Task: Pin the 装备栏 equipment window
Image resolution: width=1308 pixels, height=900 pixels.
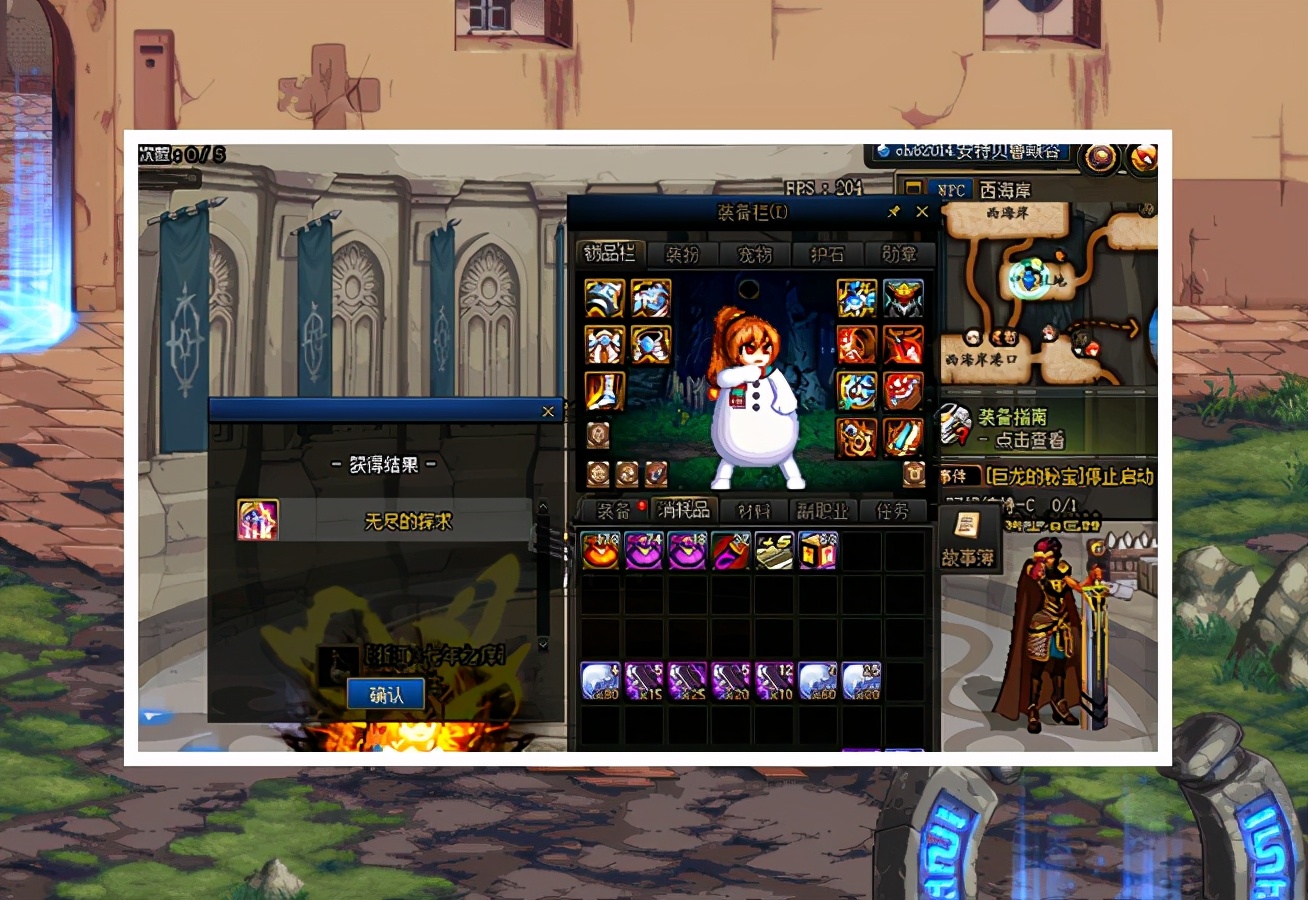Action: tap(893, 212)
